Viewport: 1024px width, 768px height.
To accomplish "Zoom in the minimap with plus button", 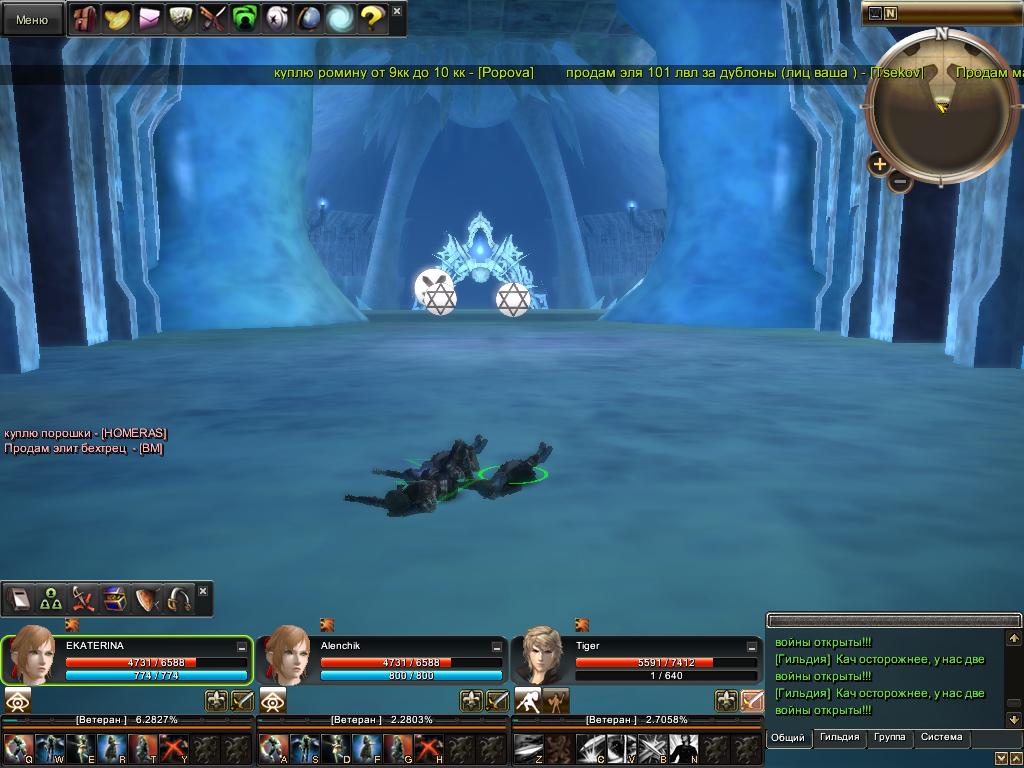I will click(x=879, y=164).
